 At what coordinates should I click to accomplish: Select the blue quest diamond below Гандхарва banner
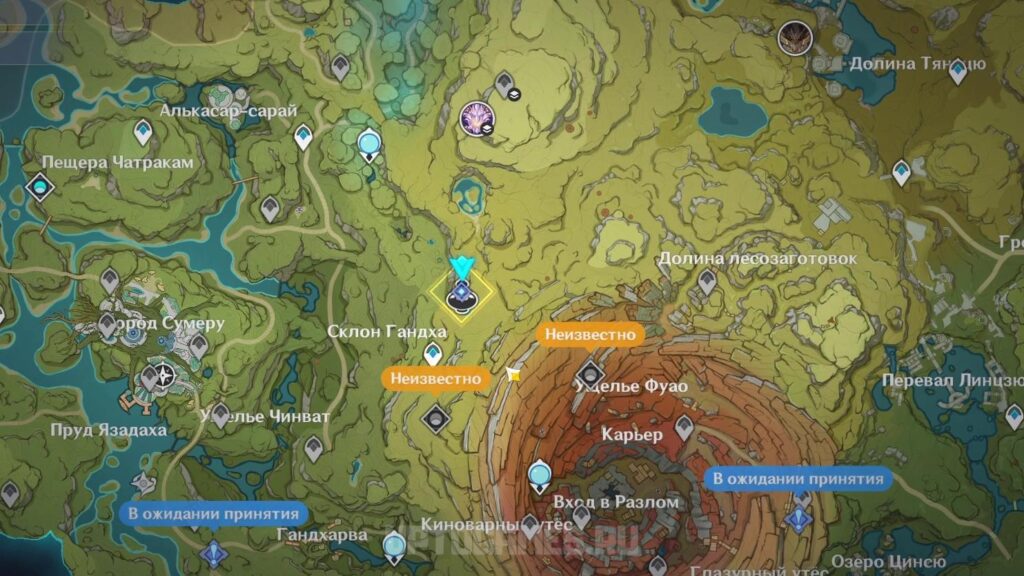213,552
